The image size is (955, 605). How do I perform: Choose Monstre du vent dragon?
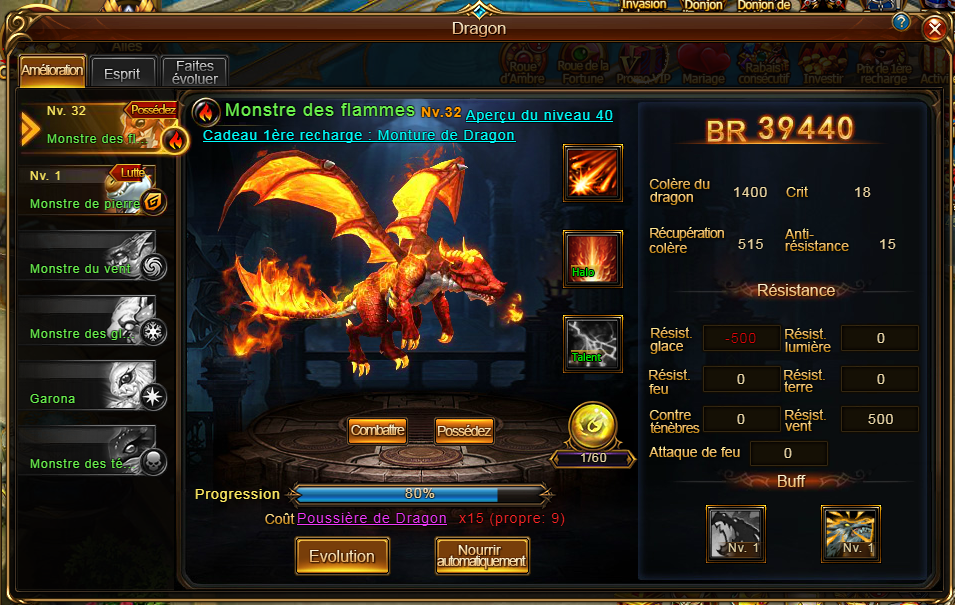(x=92, y=257)
